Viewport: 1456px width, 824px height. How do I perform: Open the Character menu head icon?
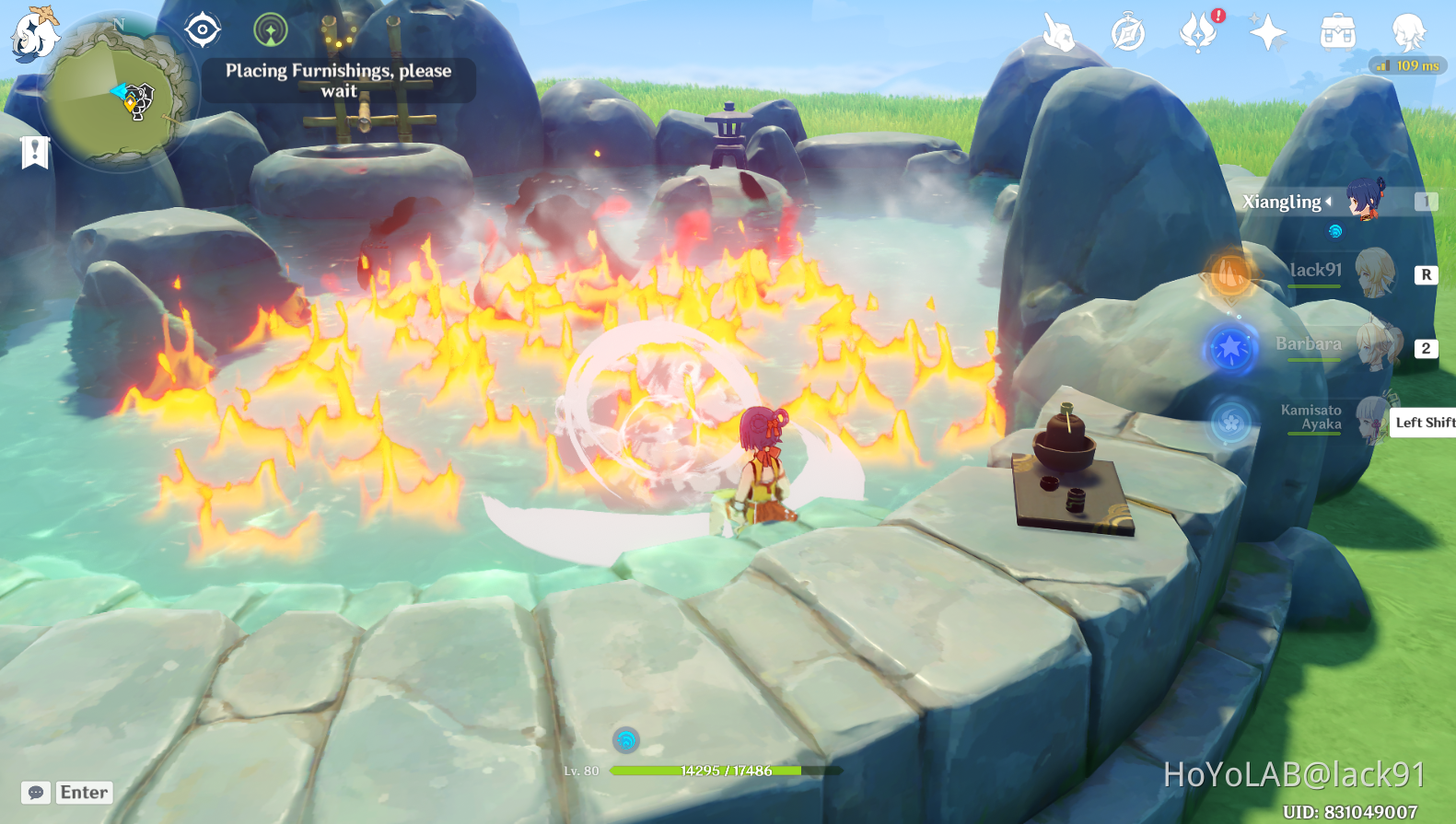click(1407, 32)
